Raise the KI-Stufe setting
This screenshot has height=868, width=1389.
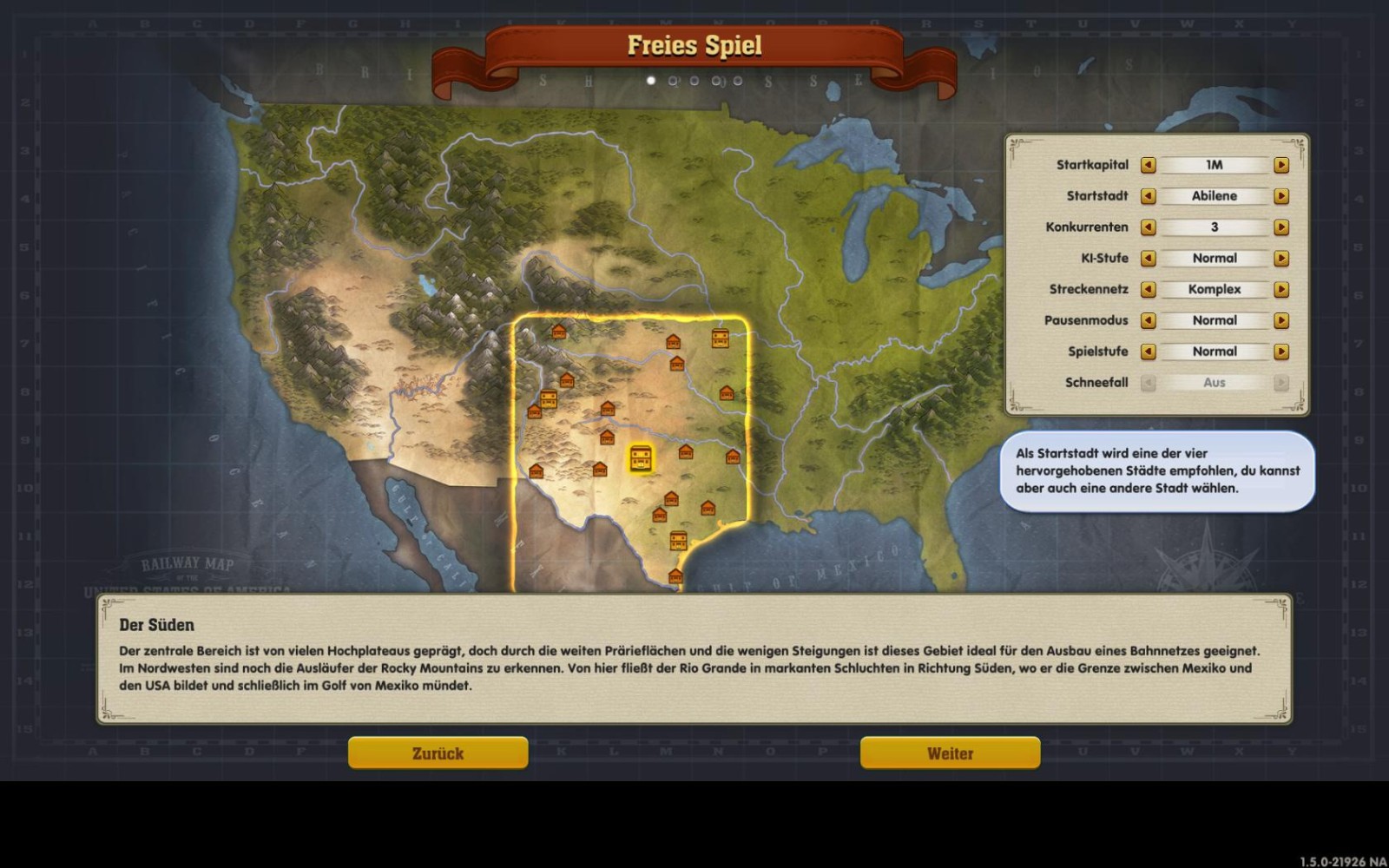(1281, 259)
